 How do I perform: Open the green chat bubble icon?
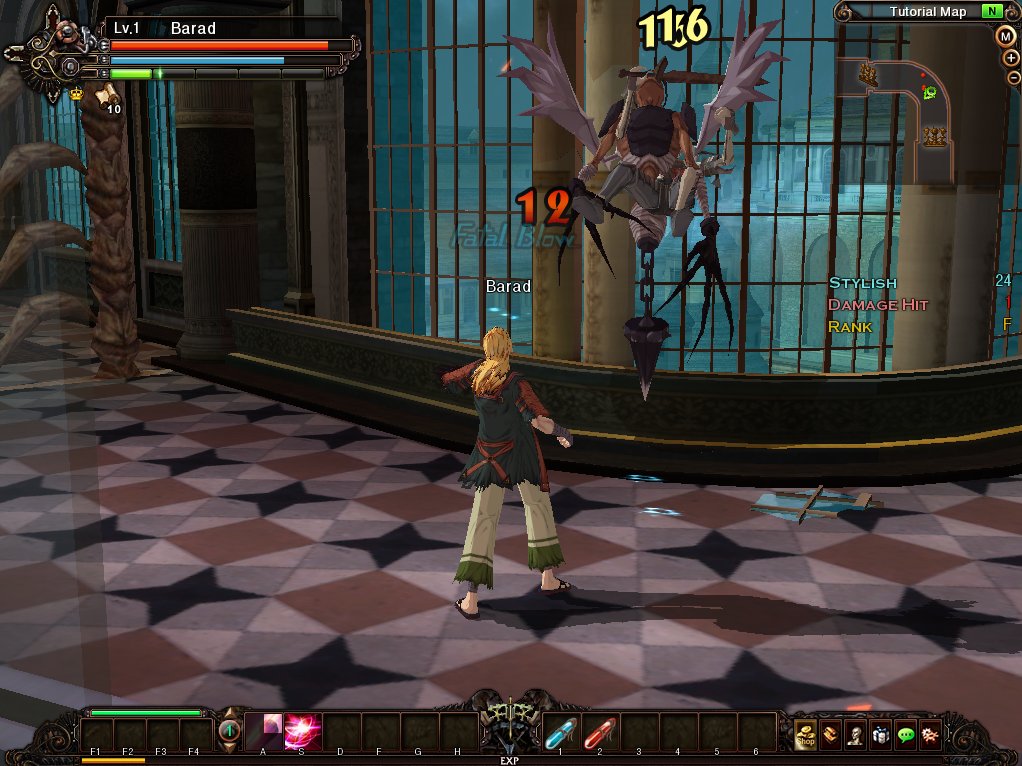(x=905, y=736)
